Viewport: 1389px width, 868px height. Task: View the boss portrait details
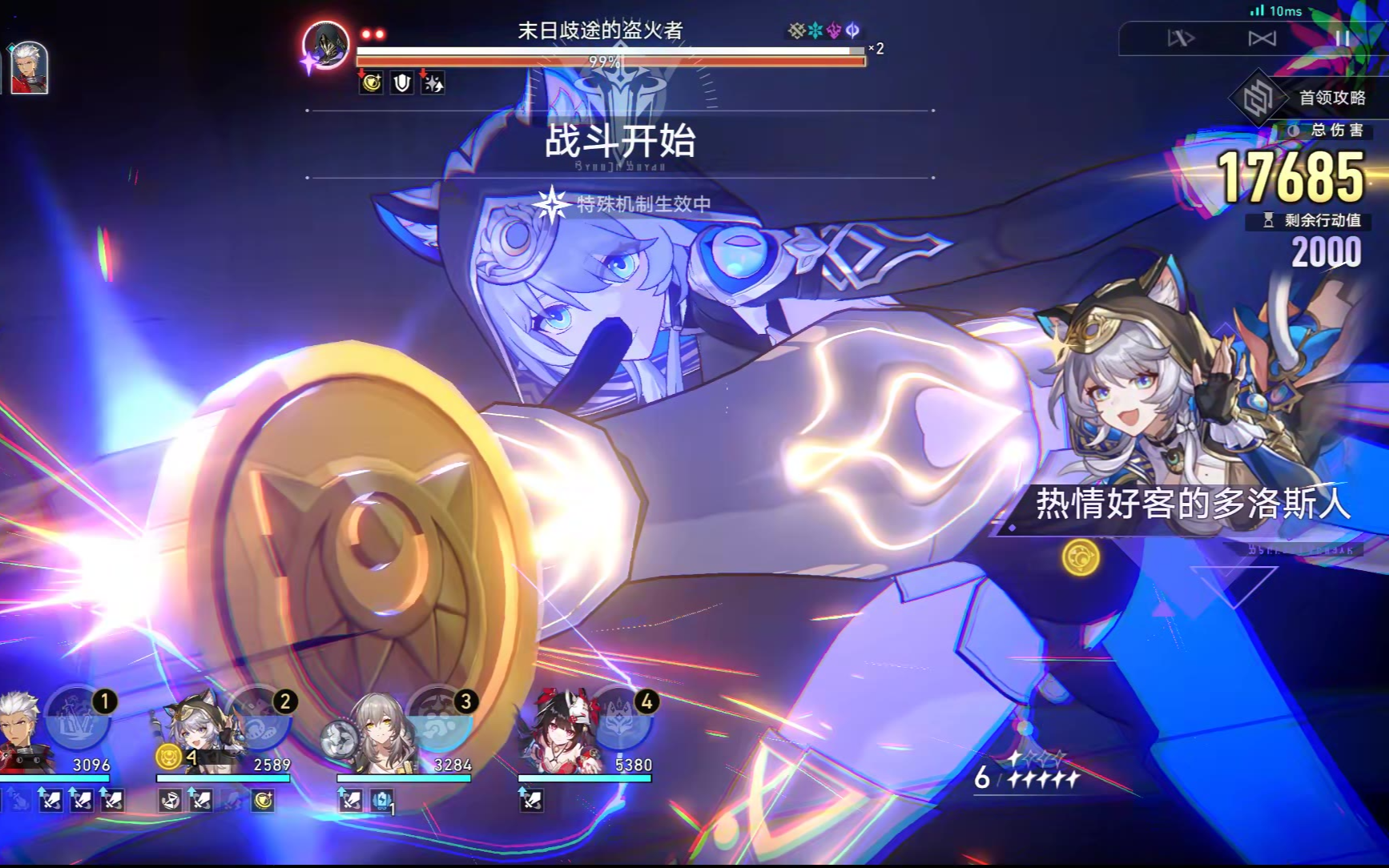coord(326,45)
